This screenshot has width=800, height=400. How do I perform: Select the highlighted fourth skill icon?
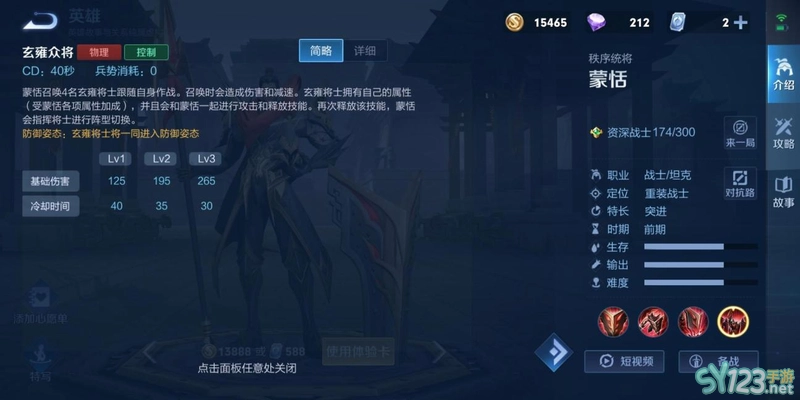click(x=733, y=321)
